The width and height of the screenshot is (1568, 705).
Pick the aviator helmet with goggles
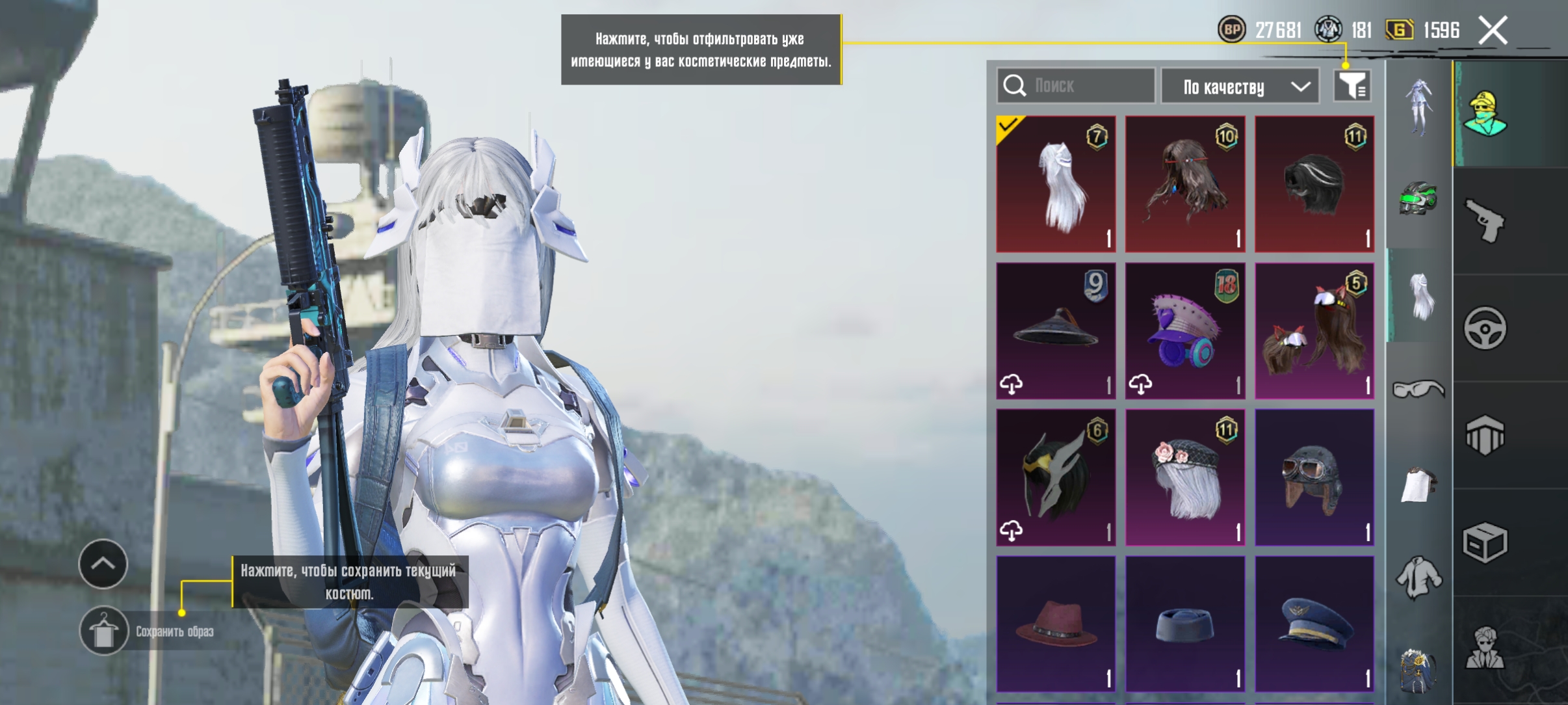point(1314,477)
